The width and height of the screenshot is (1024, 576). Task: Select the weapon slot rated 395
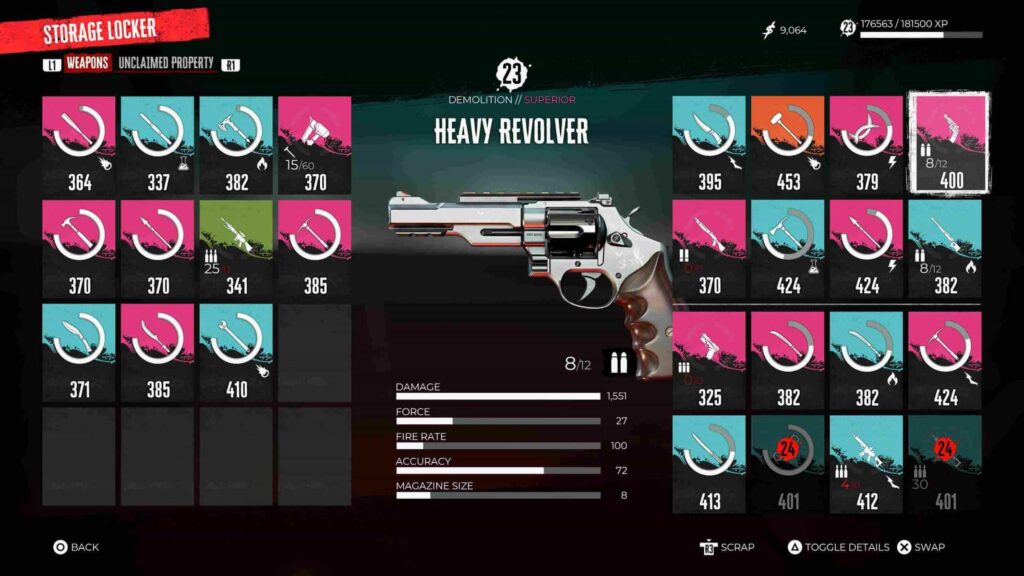(x=709, y=145)
